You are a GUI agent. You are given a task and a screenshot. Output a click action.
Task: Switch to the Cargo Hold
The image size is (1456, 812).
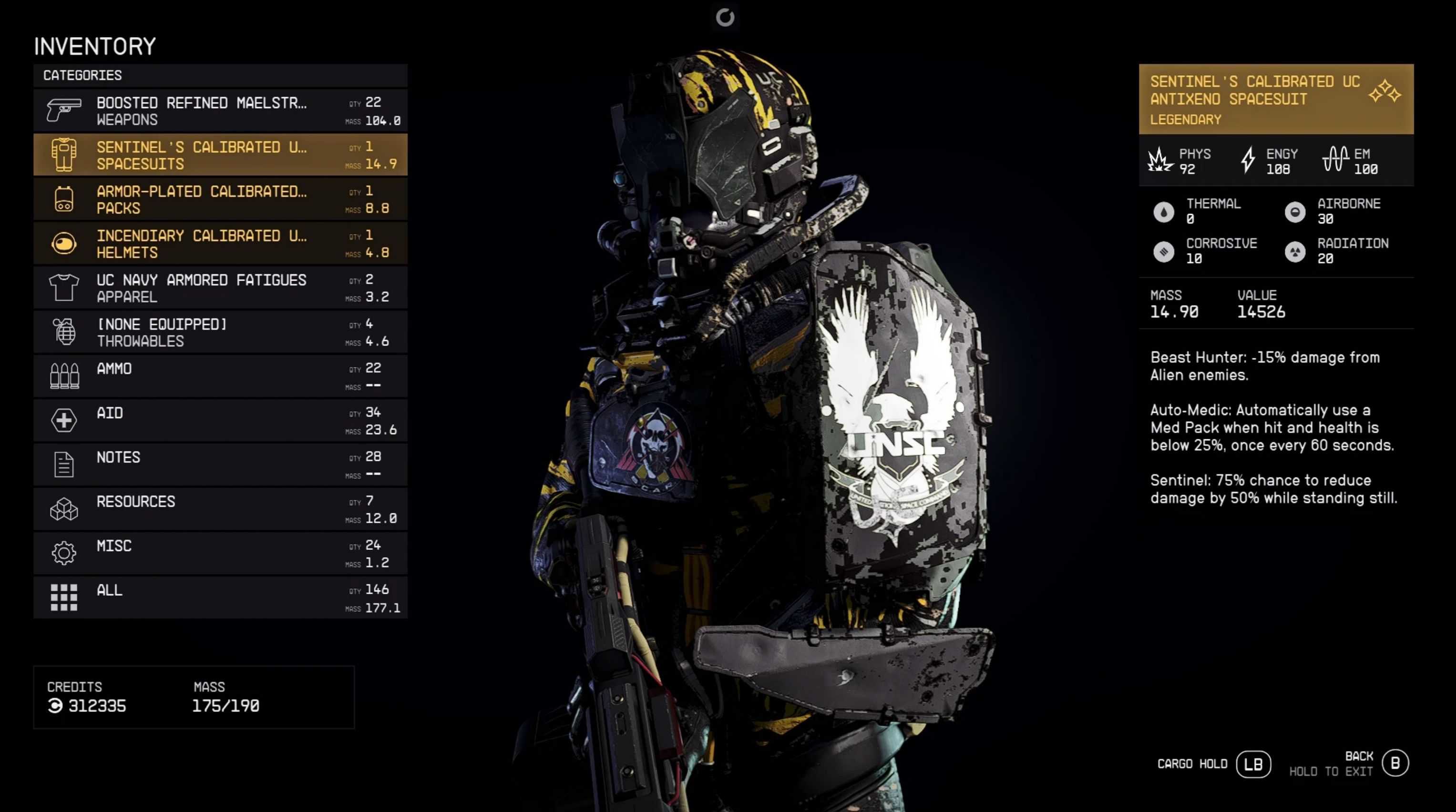pyautogui.click(x=1252, y=764)
